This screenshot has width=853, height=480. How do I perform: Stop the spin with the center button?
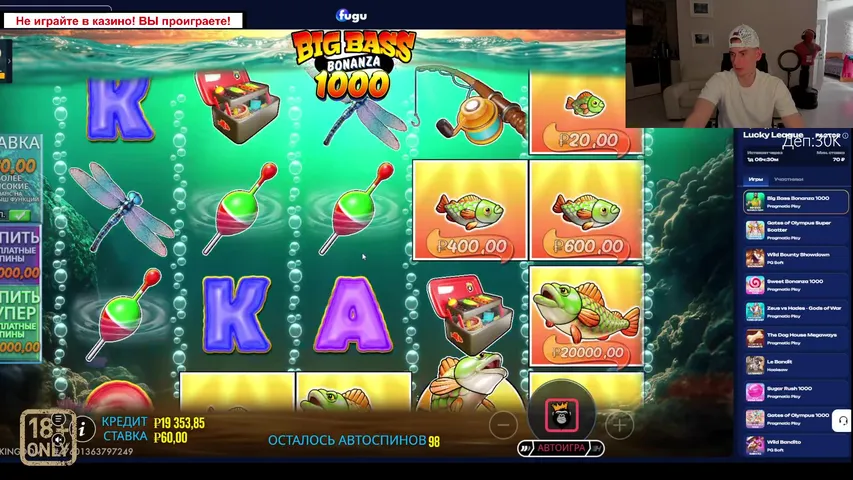(x=561, y=413)
